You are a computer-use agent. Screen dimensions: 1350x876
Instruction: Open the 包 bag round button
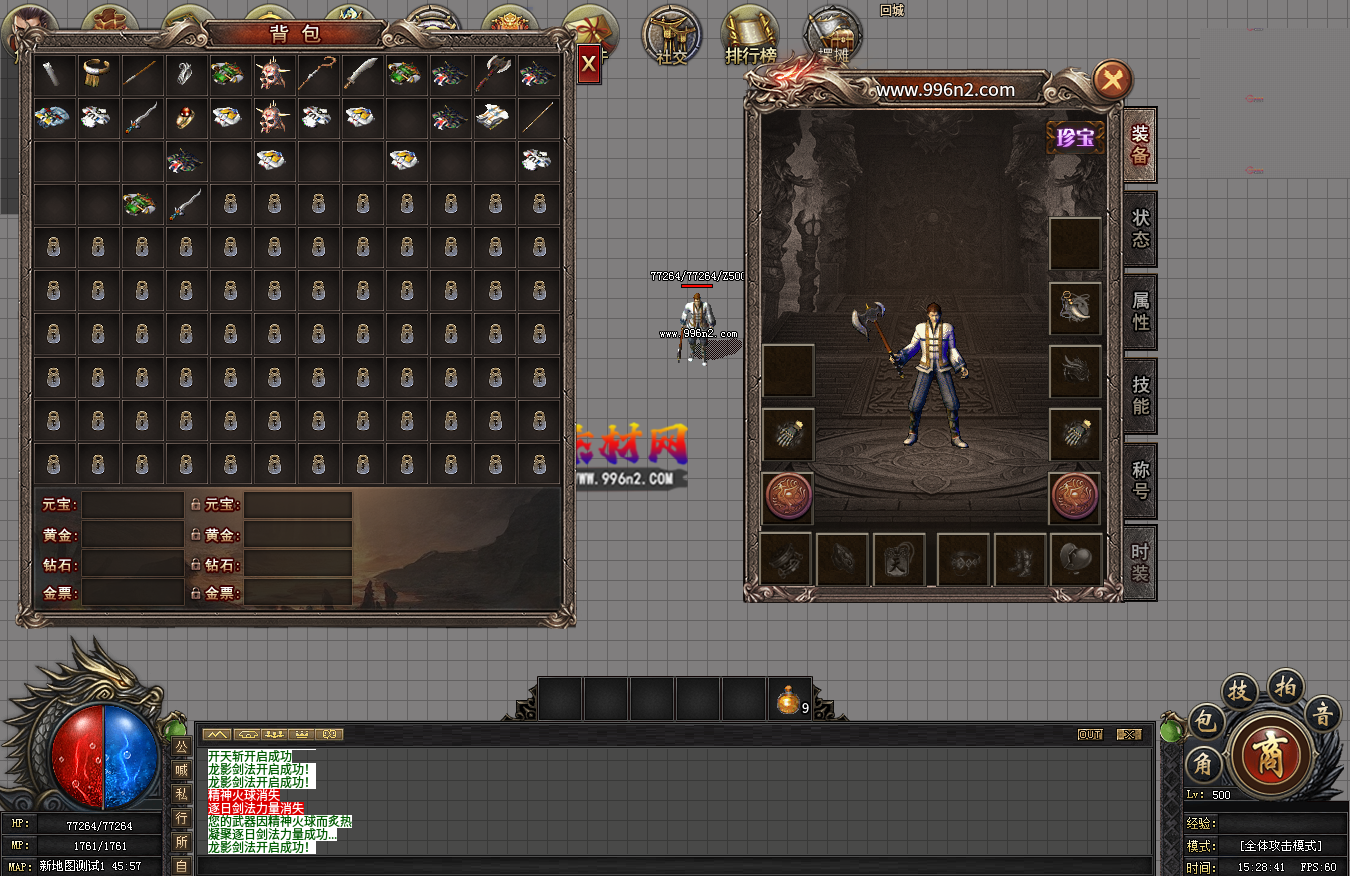pos(1205,720)
